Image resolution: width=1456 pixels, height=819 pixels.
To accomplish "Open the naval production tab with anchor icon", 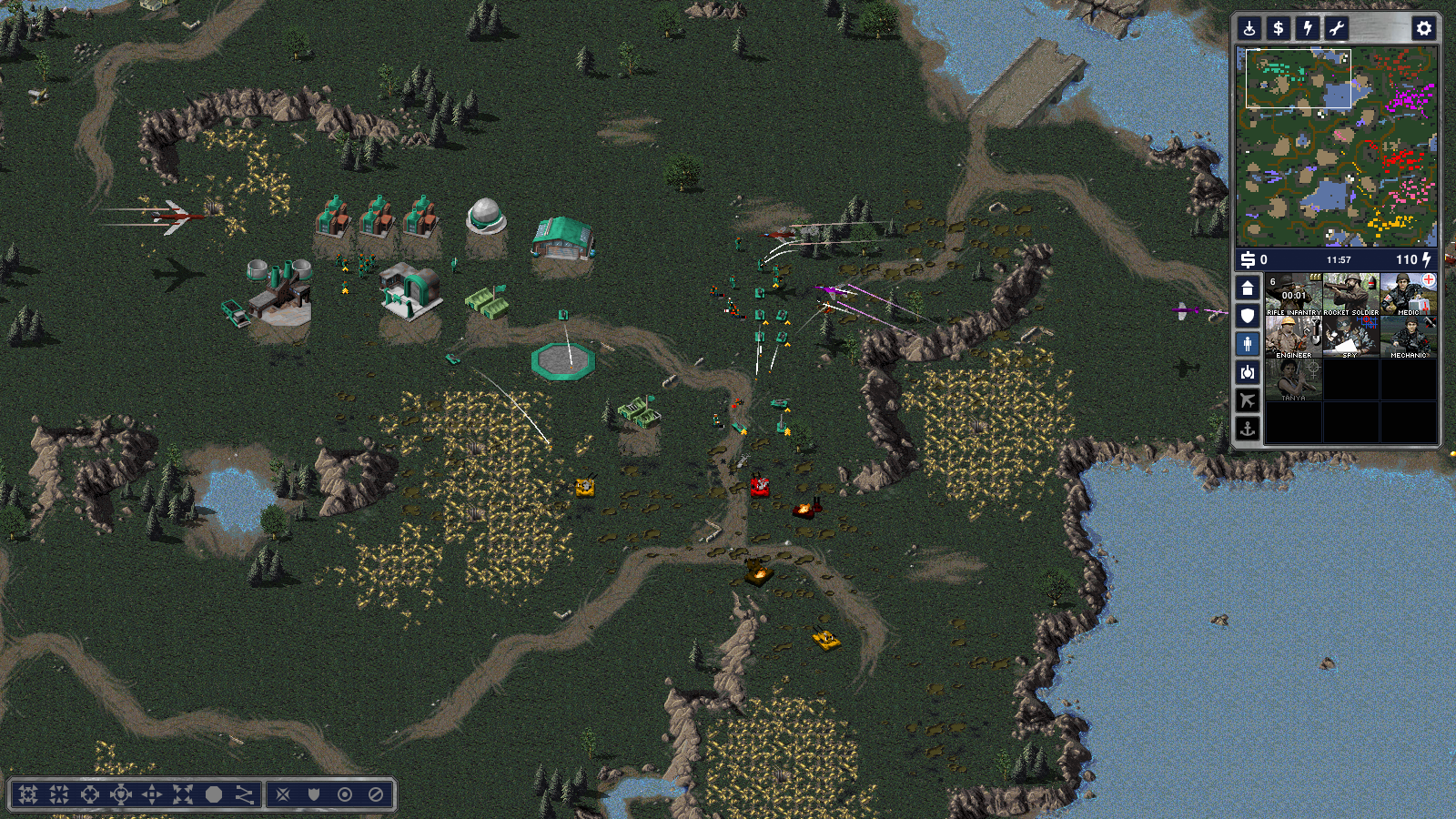I will (1248, 428).
